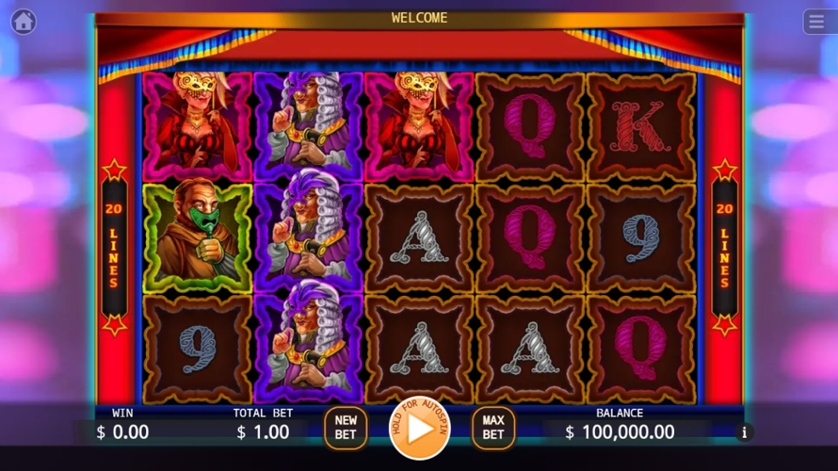This screenshot has width=838, height=471.
Task: Go to the home screen
Action: (23, 22)
